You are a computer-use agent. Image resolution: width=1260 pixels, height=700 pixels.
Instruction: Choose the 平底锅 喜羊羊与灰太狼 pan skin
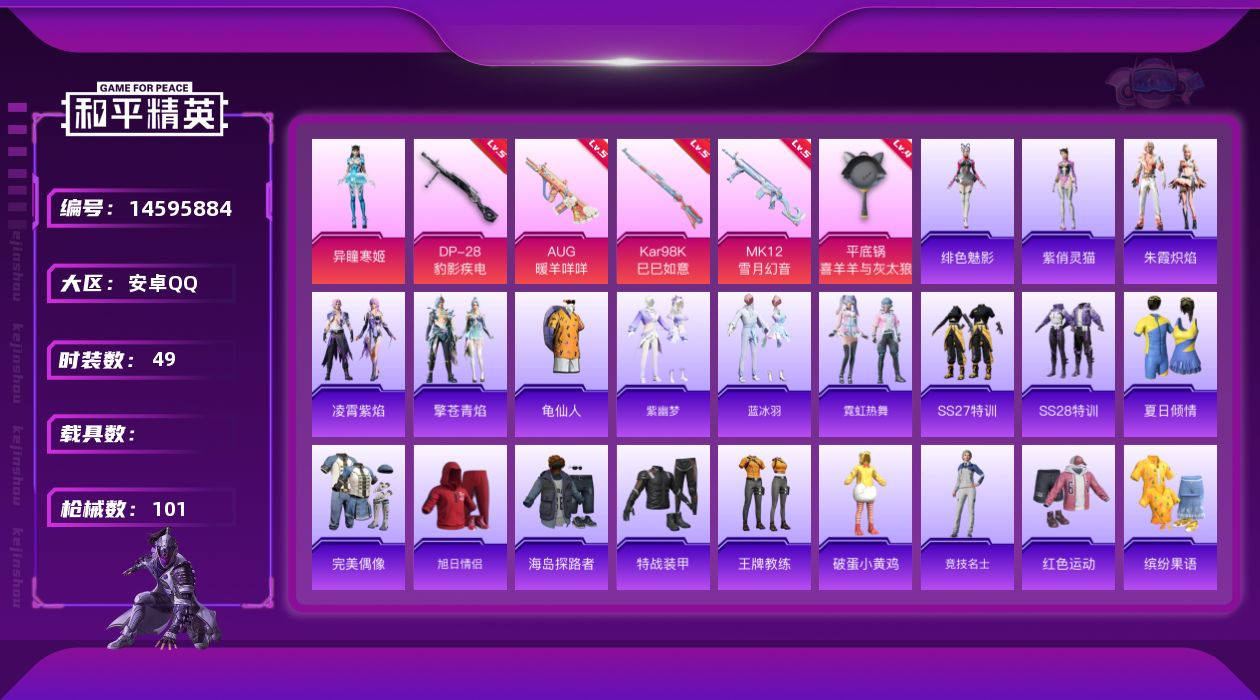pyautogui.click(x=865, y=211)
